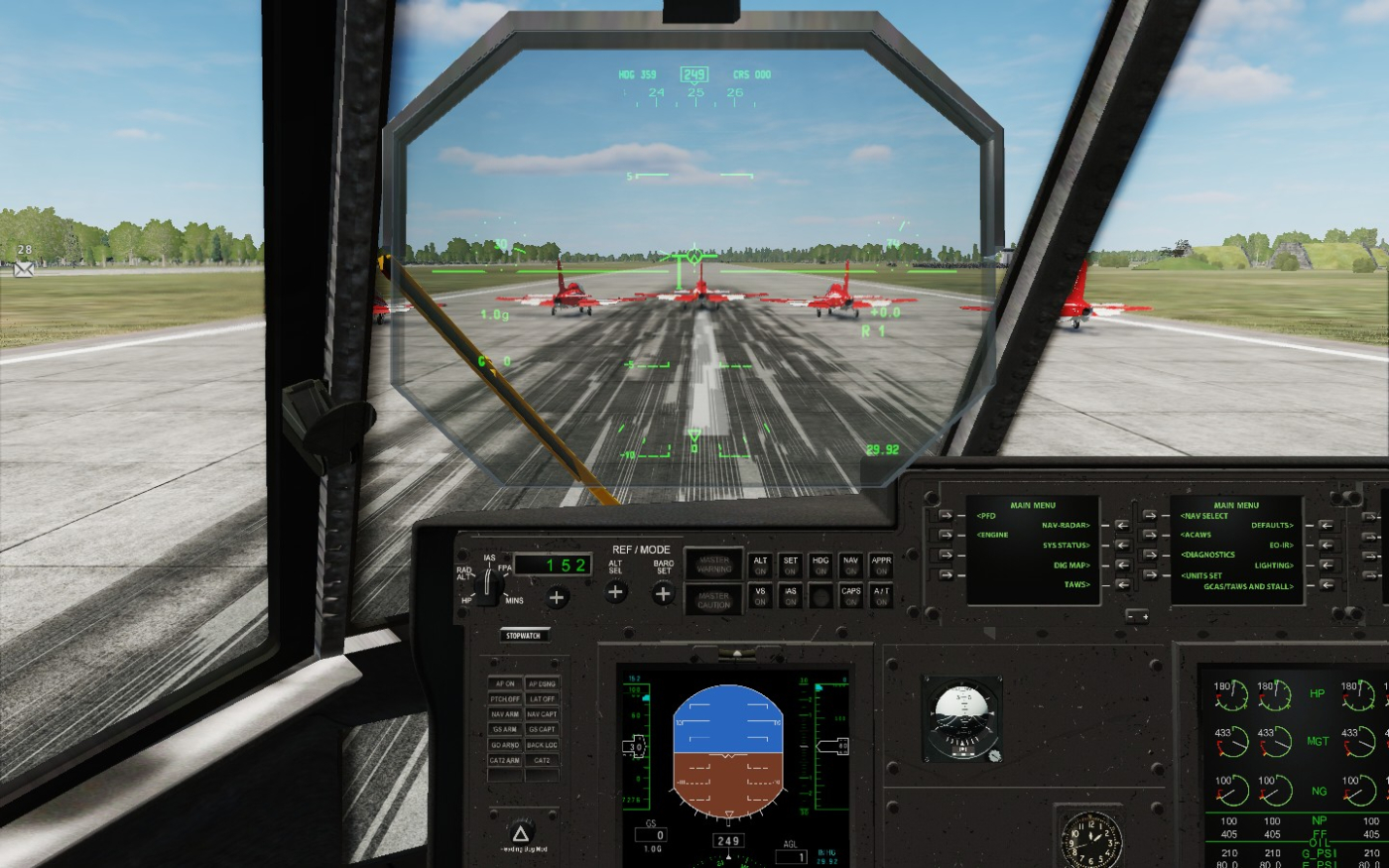Engage the NAV mode button
Screen dimensions: 1389x868
pyautogui.click(x=850, y=565)
